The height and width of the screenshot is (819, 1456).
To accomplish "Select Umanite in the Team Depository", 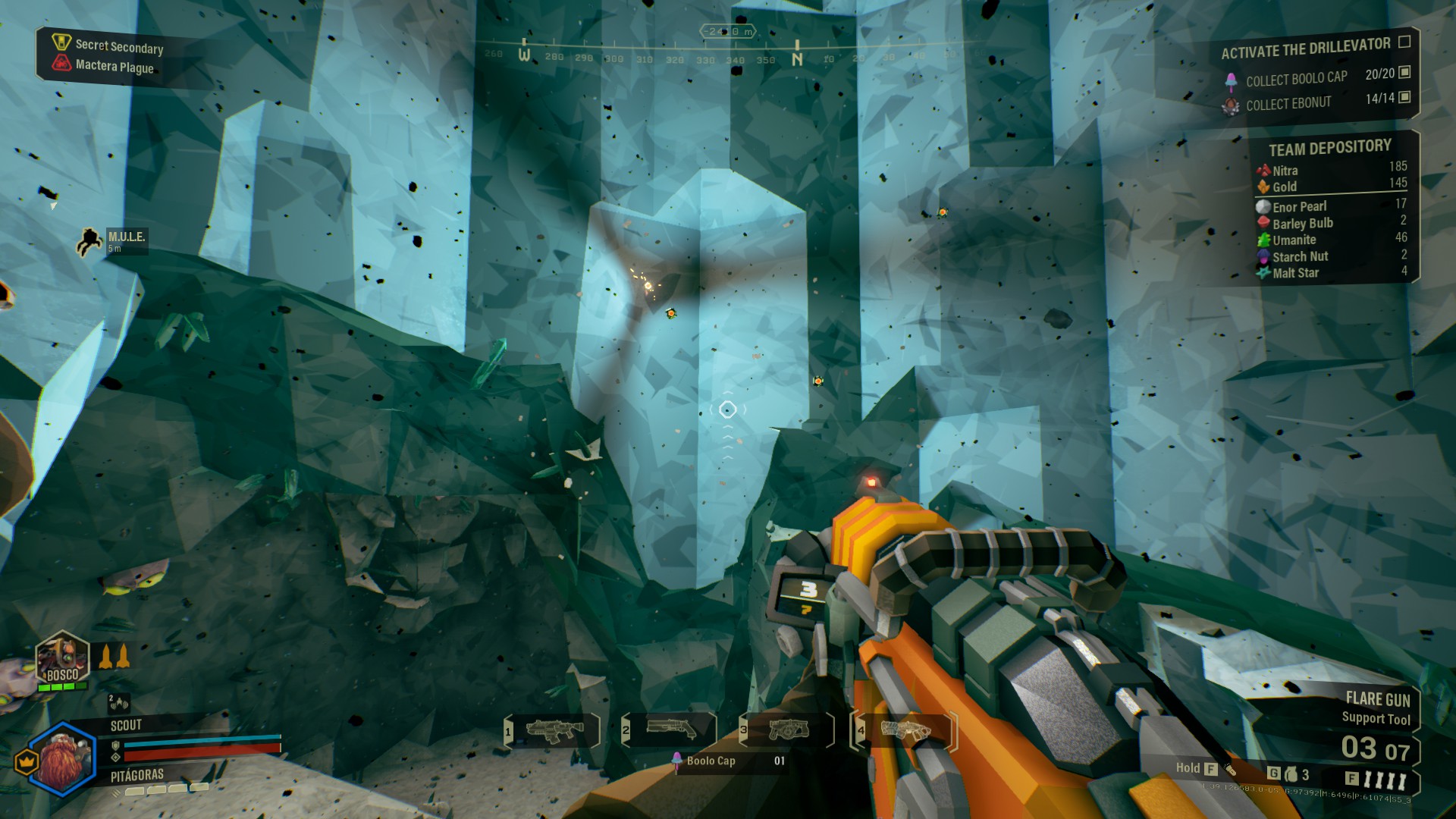I will (1293, 240).
